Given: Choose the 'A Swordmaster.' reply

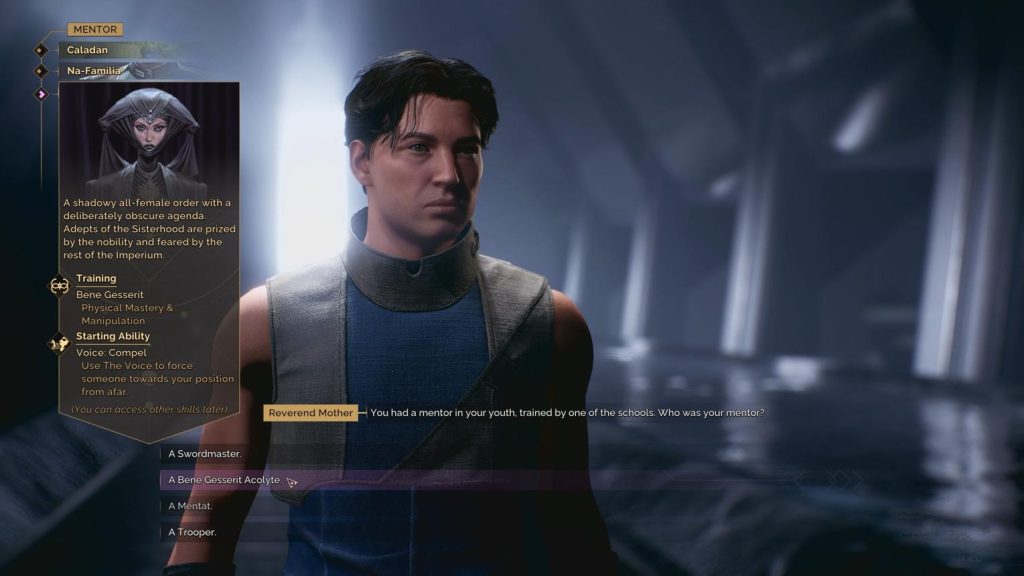Looking at the screenshot, I should (x=204, y=454).
